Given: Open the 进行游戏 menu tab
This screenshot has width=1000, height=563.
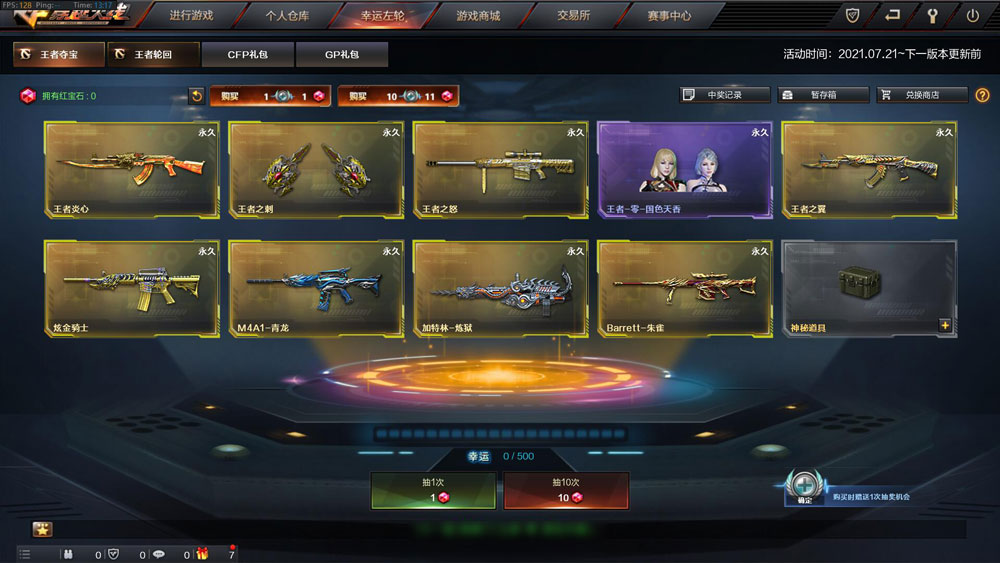Looking at the screenshot, I should [191, 16].
